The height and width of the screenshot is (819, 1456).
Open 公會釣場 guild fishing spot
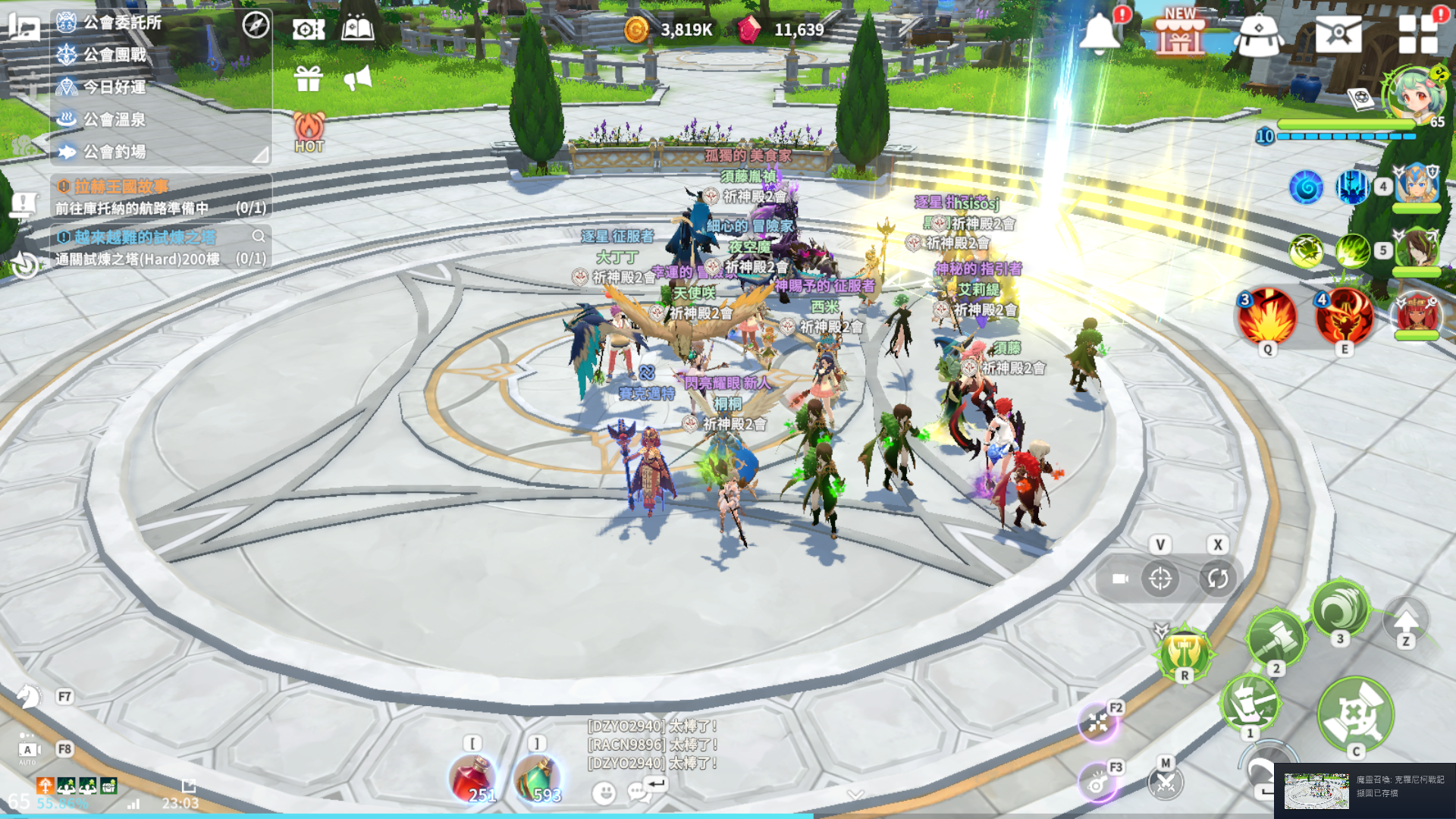tap(114, 152)
